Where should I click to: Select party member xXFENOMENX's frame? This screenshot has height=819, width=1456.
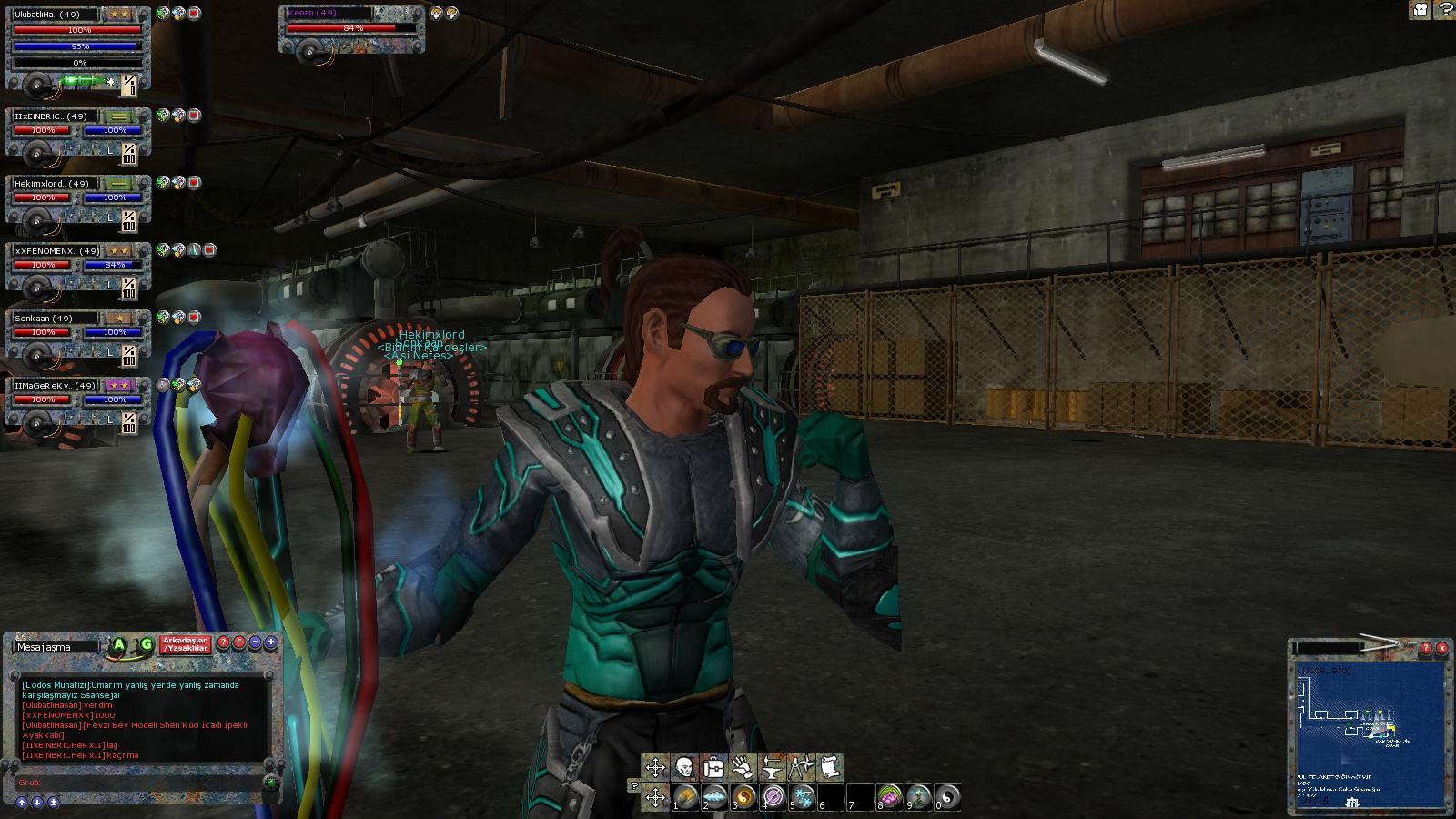(x=77, y=266)
